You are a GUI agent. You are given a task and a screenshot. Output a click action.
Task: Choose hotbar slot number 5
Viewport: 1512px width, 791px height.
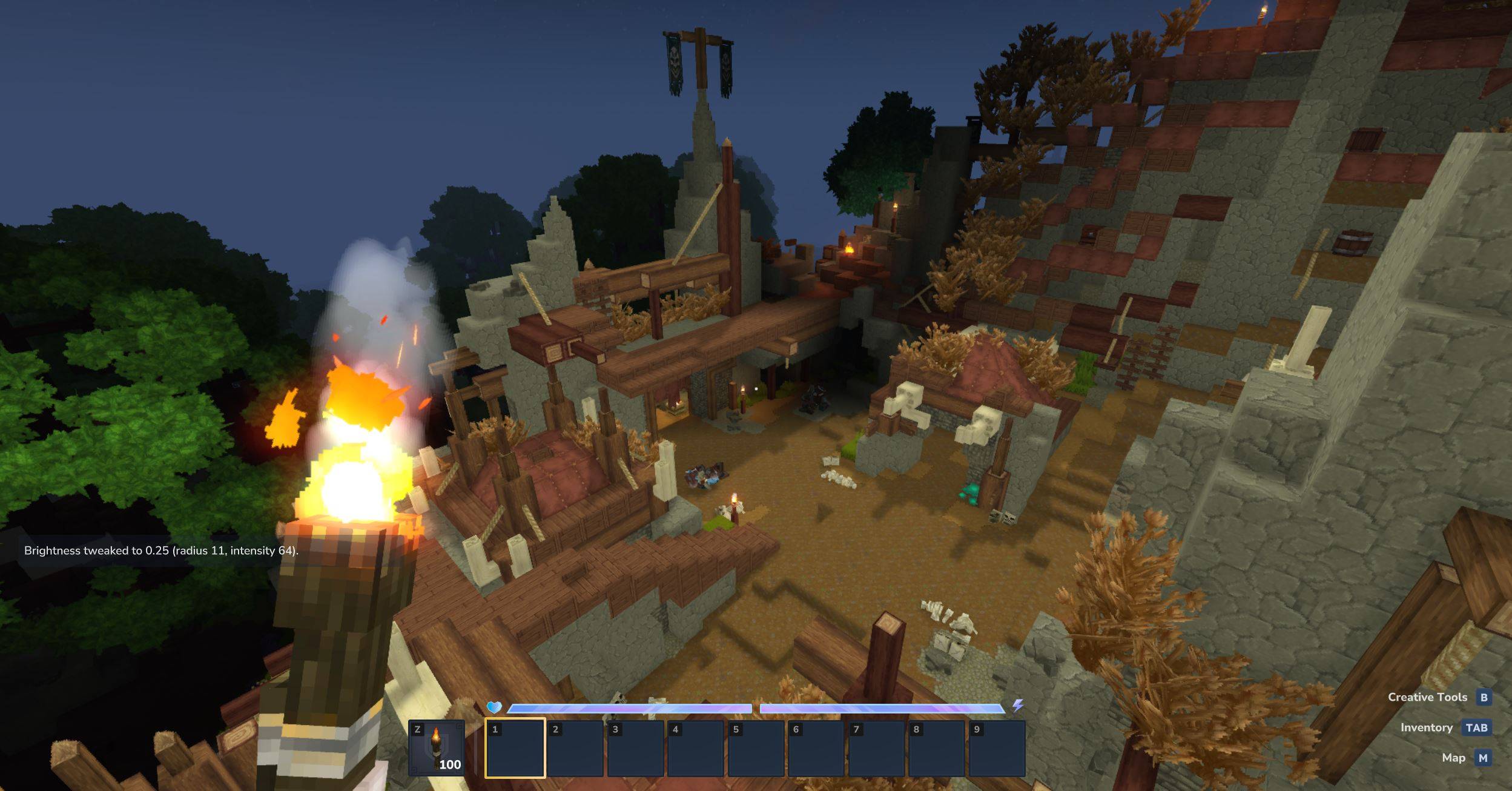tap(756, 748)
